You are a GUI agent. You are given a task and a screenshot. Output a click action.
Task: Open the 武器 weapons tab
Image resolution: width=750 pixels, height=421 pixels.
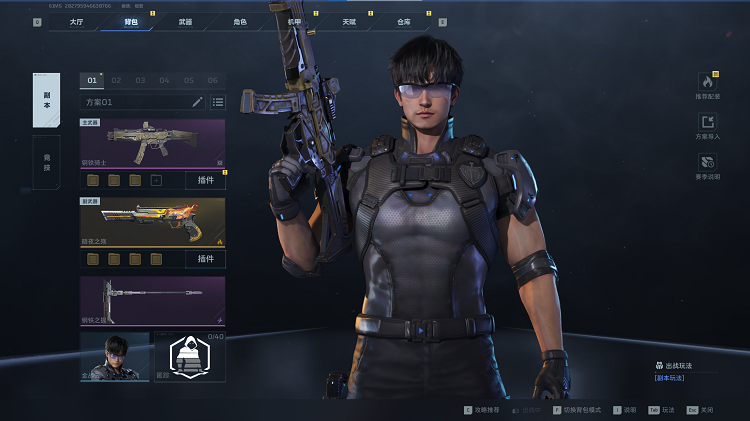pyautogui.click(x=185, y=21)
